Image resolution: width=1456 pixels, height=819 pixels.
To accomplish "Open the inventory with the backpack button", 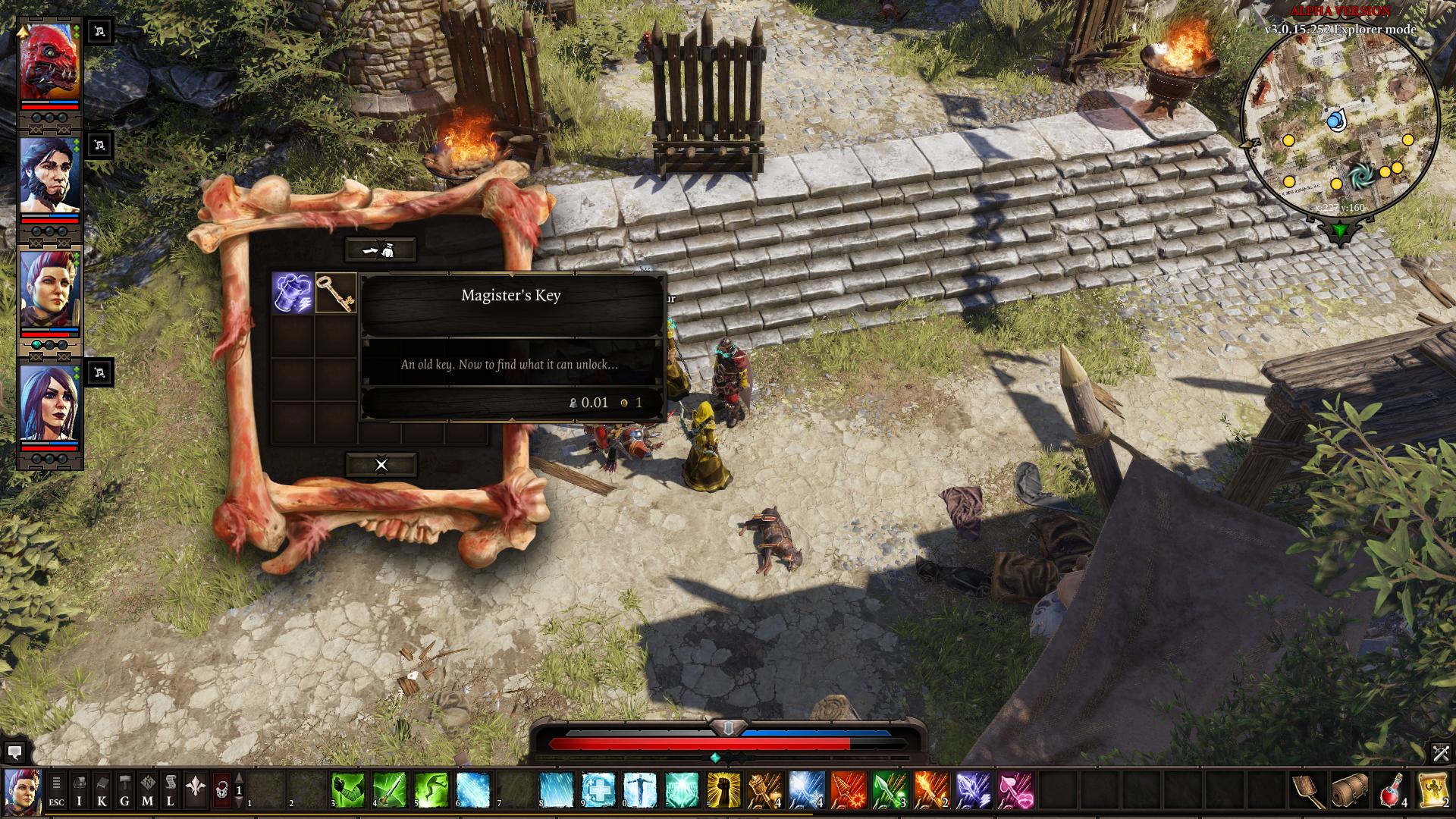I will click(x=79, y=791).
